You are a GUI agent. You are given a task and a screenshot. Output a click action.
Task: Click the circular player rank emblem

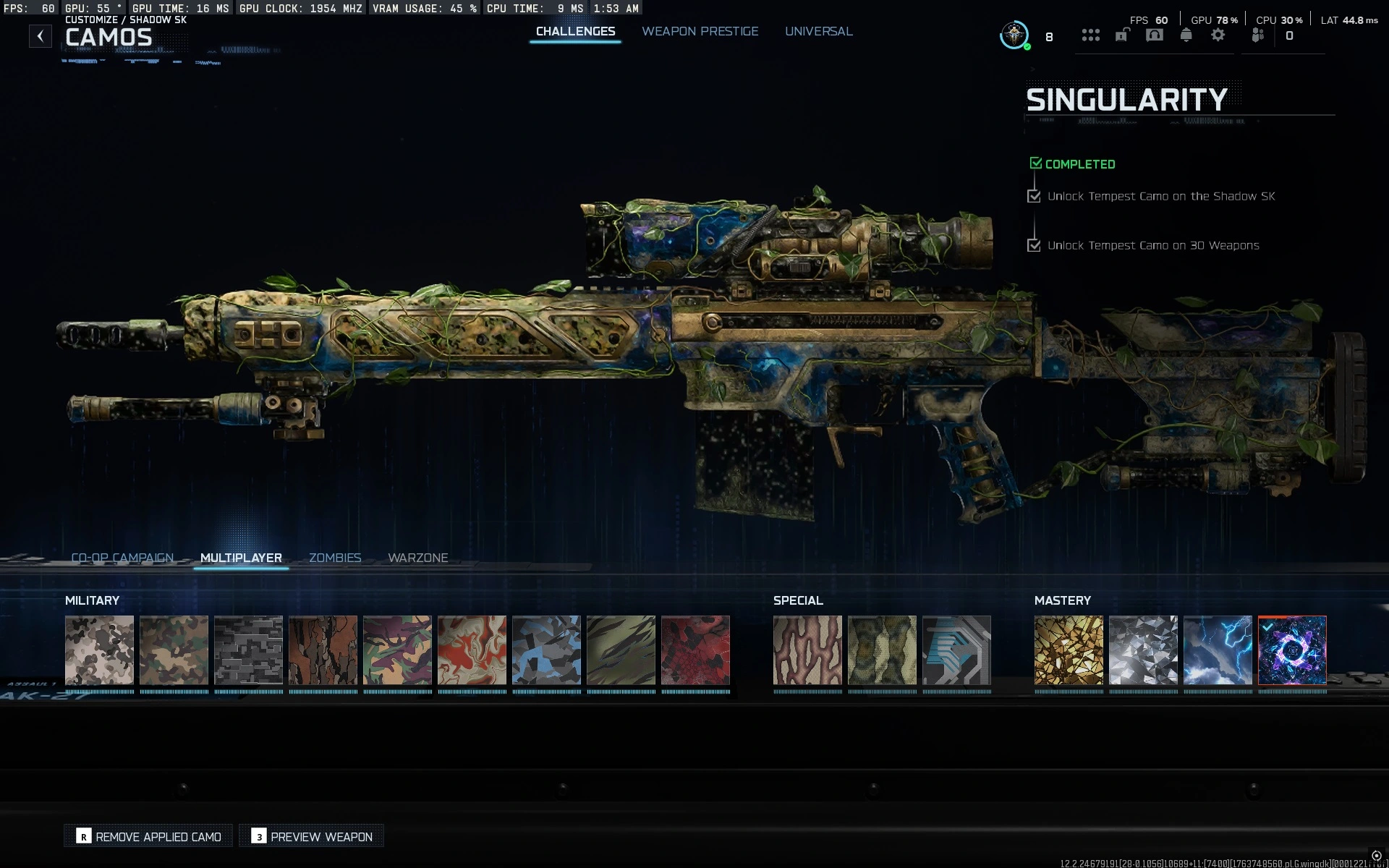(x=1013, y=34)
